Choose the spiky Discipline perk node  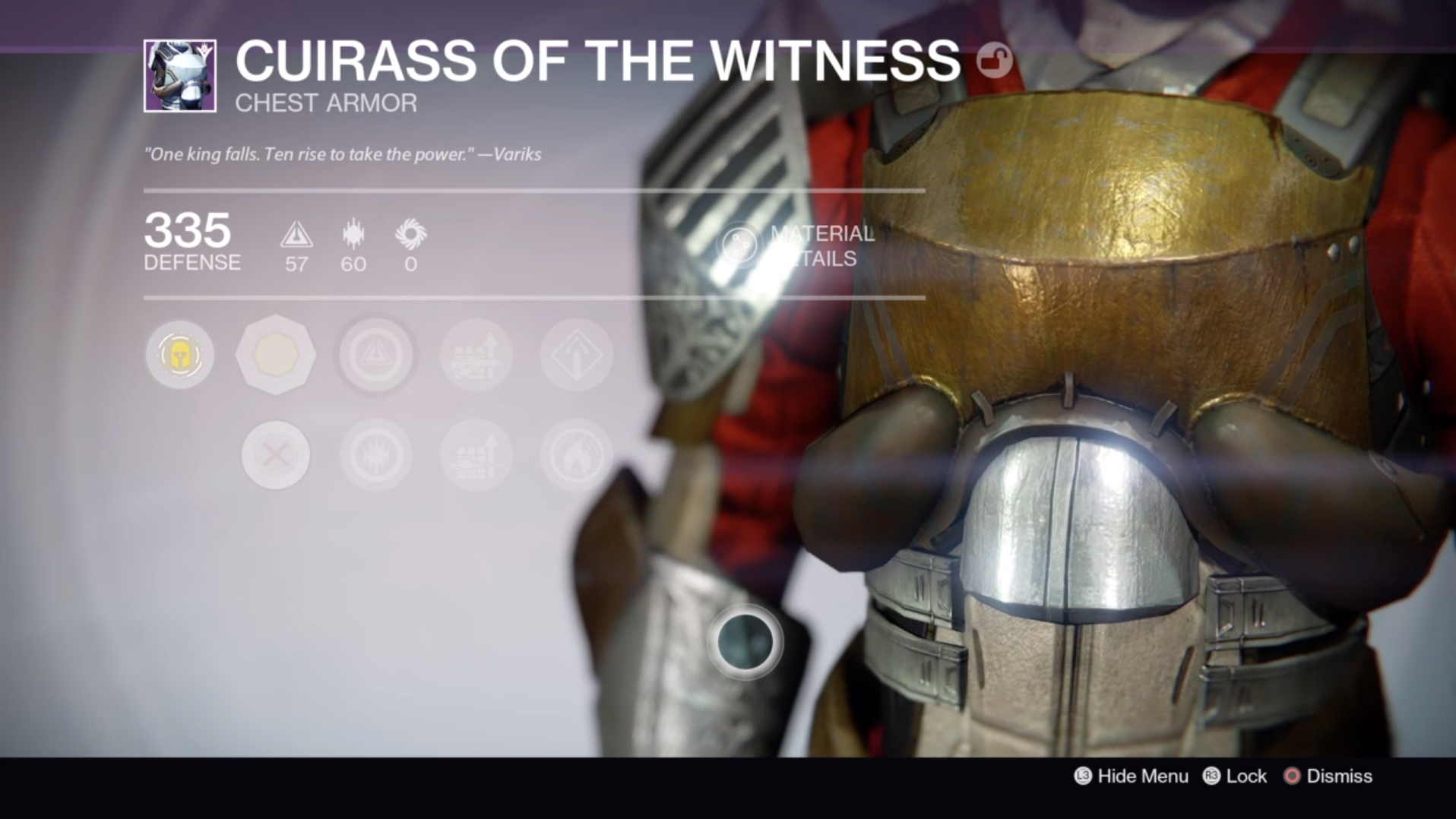coord(376,455)
